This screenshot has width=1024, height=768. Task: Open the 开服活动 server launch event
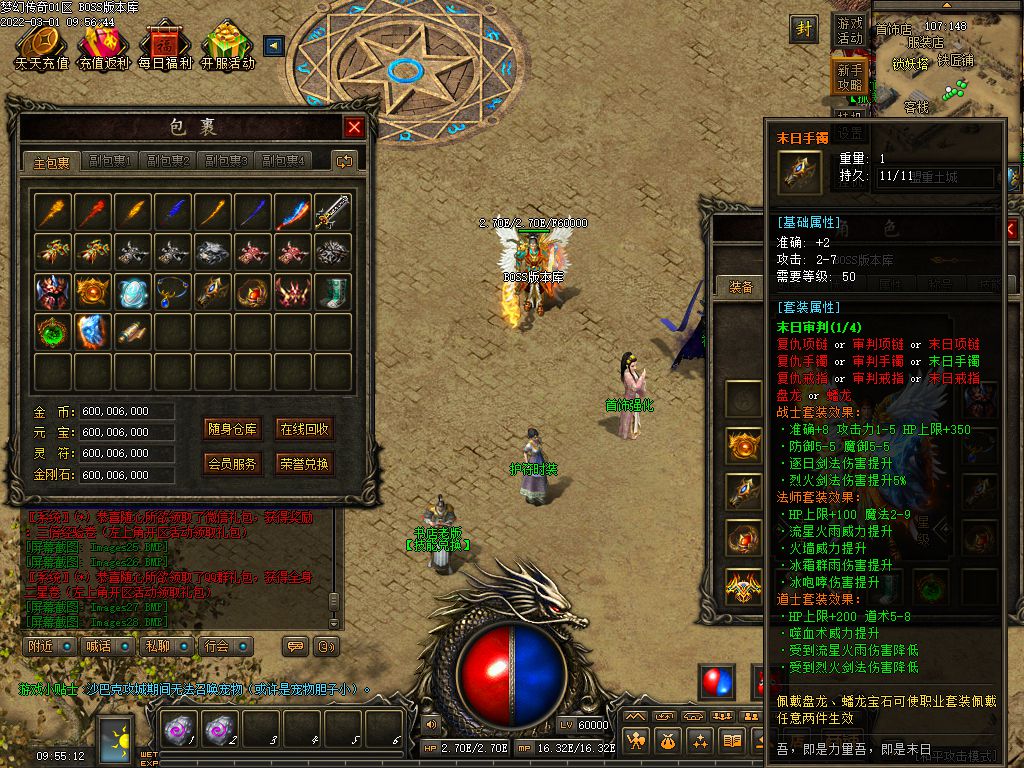click(x=228, y=46)
